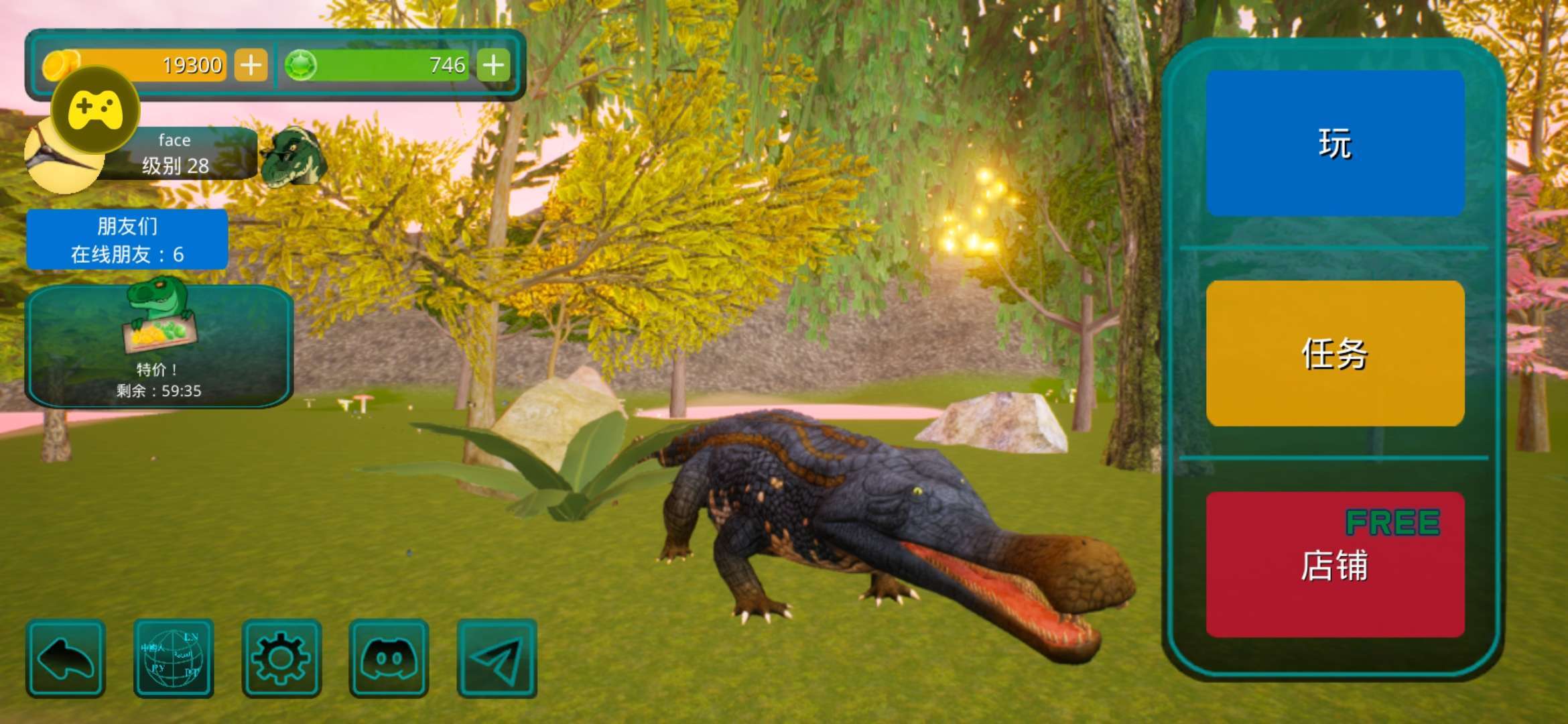The height and width of the screenshot is (724, 1568).
Task: Select the green dinosaur head icon
Action: 293,156
